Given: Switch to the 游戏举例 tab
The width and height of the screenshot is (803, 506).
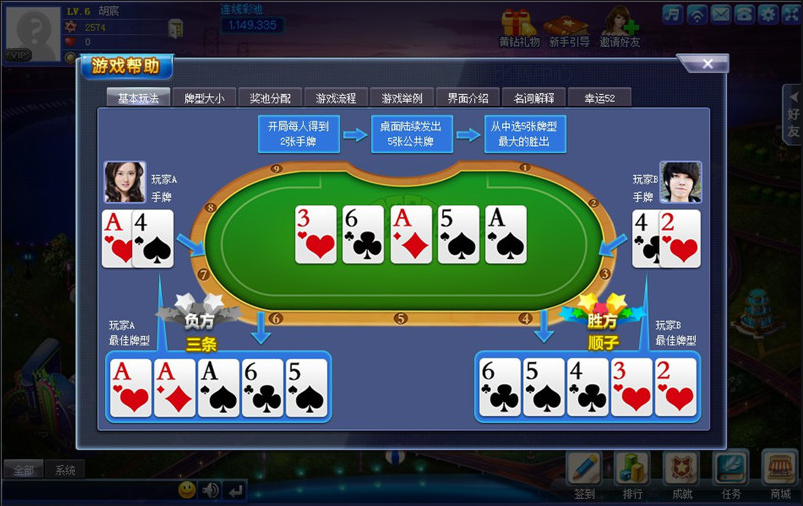Looking at the screenshot, I should pos(402,98).
